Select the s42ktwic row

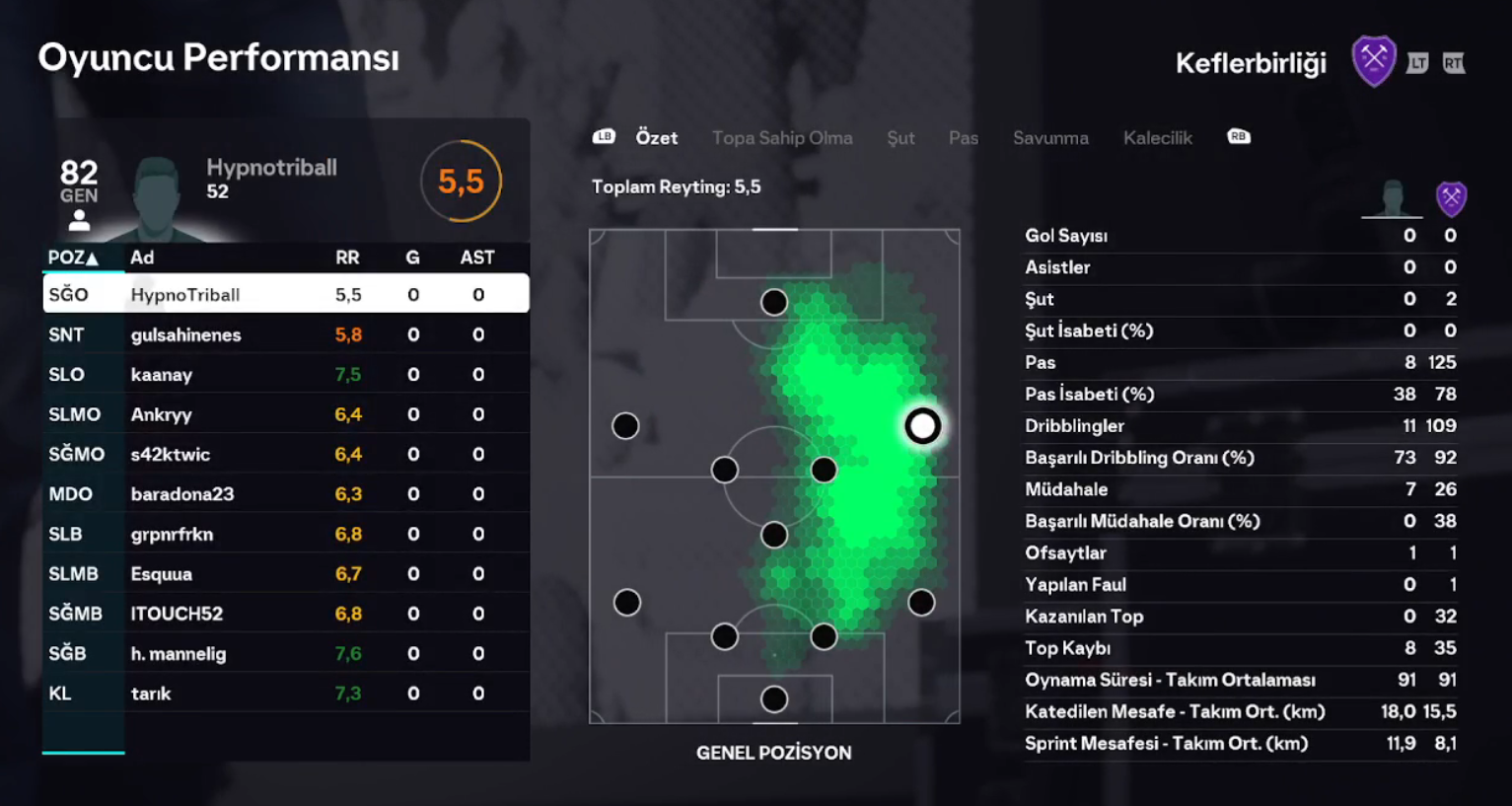click(286, 455)
